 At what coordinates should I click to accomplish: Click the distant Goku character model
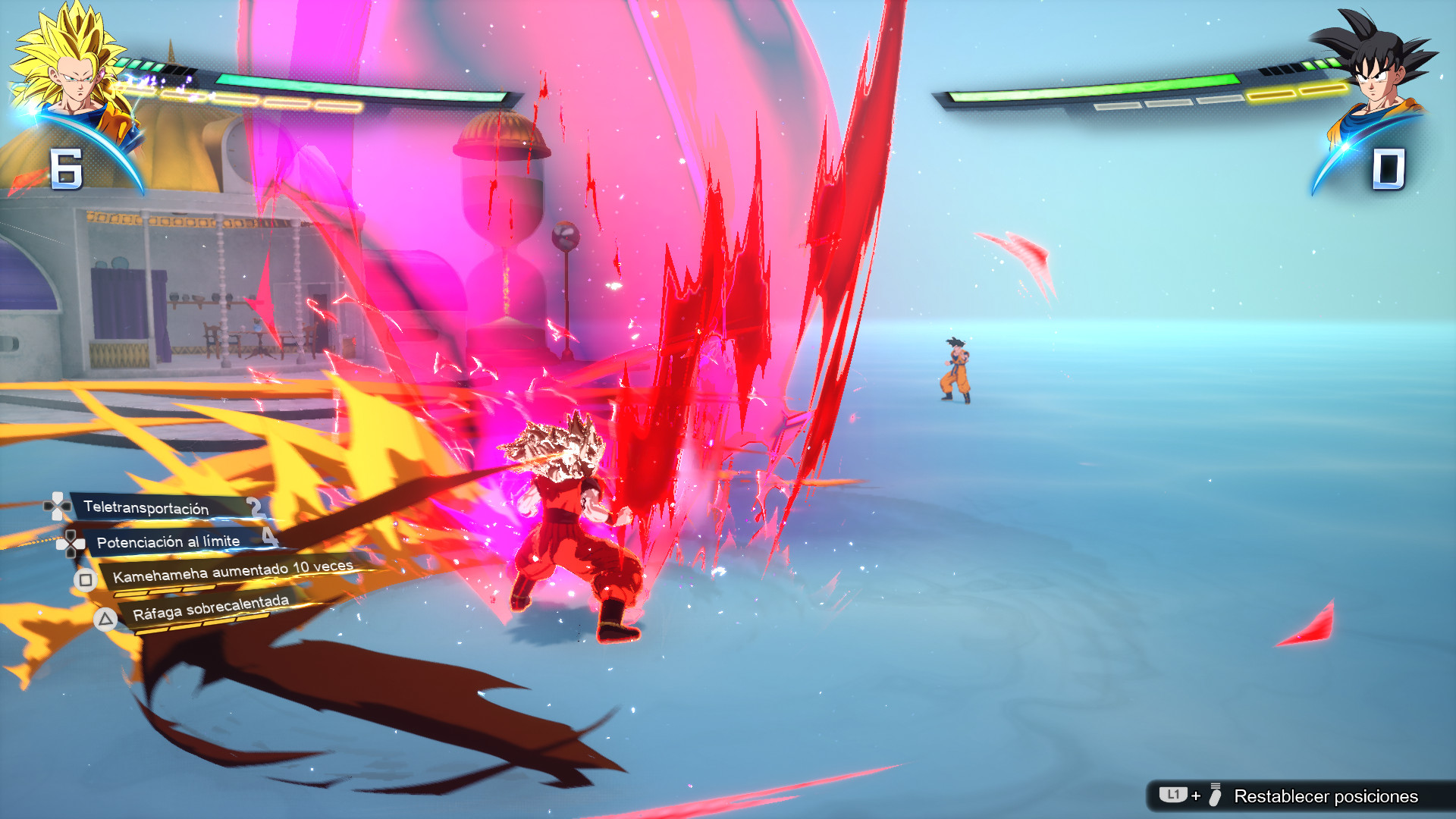(955, 364)
